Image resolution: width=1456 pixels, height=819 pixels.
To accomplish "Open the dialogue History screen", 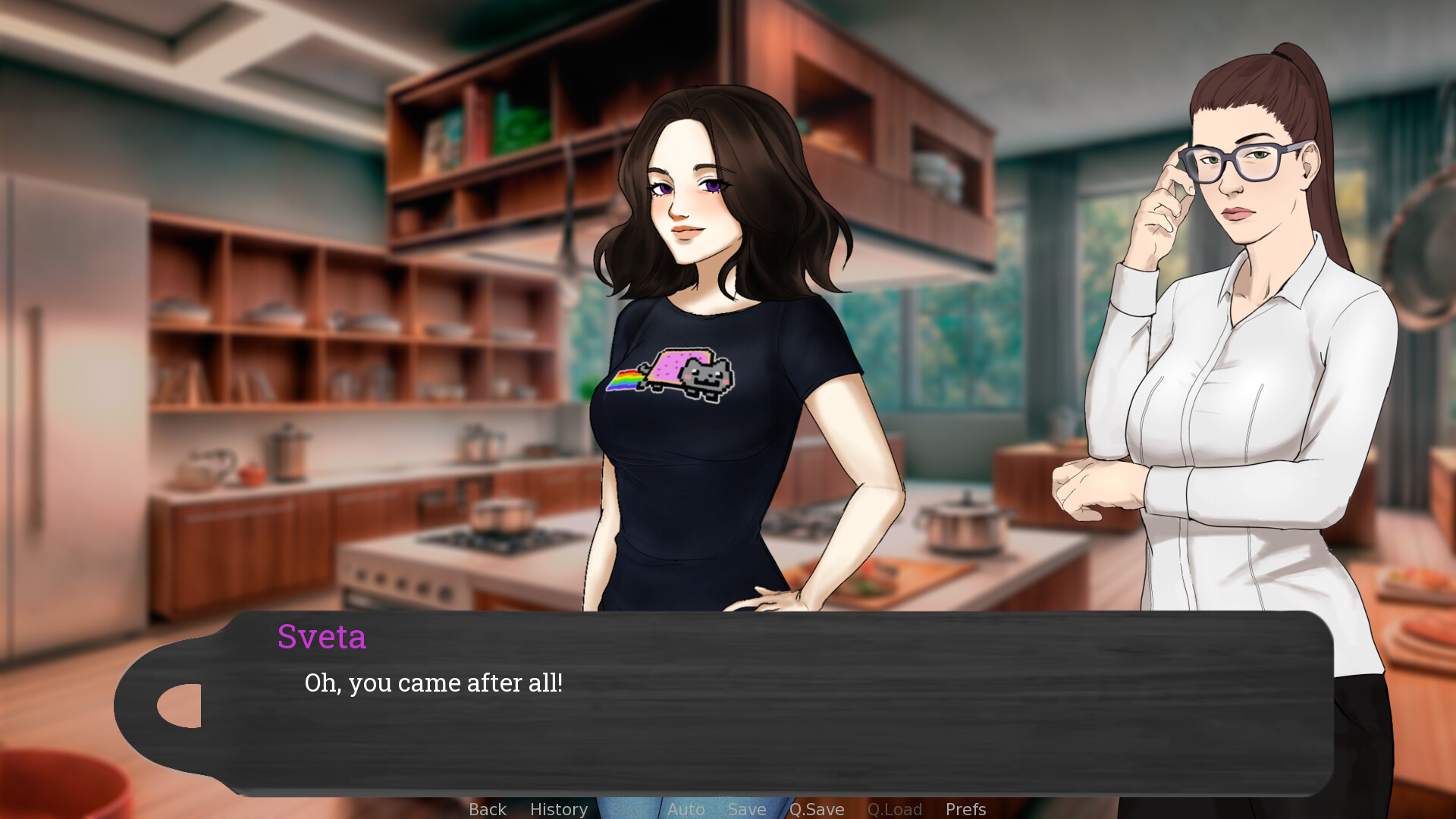I will pyautogui.click(x=558, y=809).
